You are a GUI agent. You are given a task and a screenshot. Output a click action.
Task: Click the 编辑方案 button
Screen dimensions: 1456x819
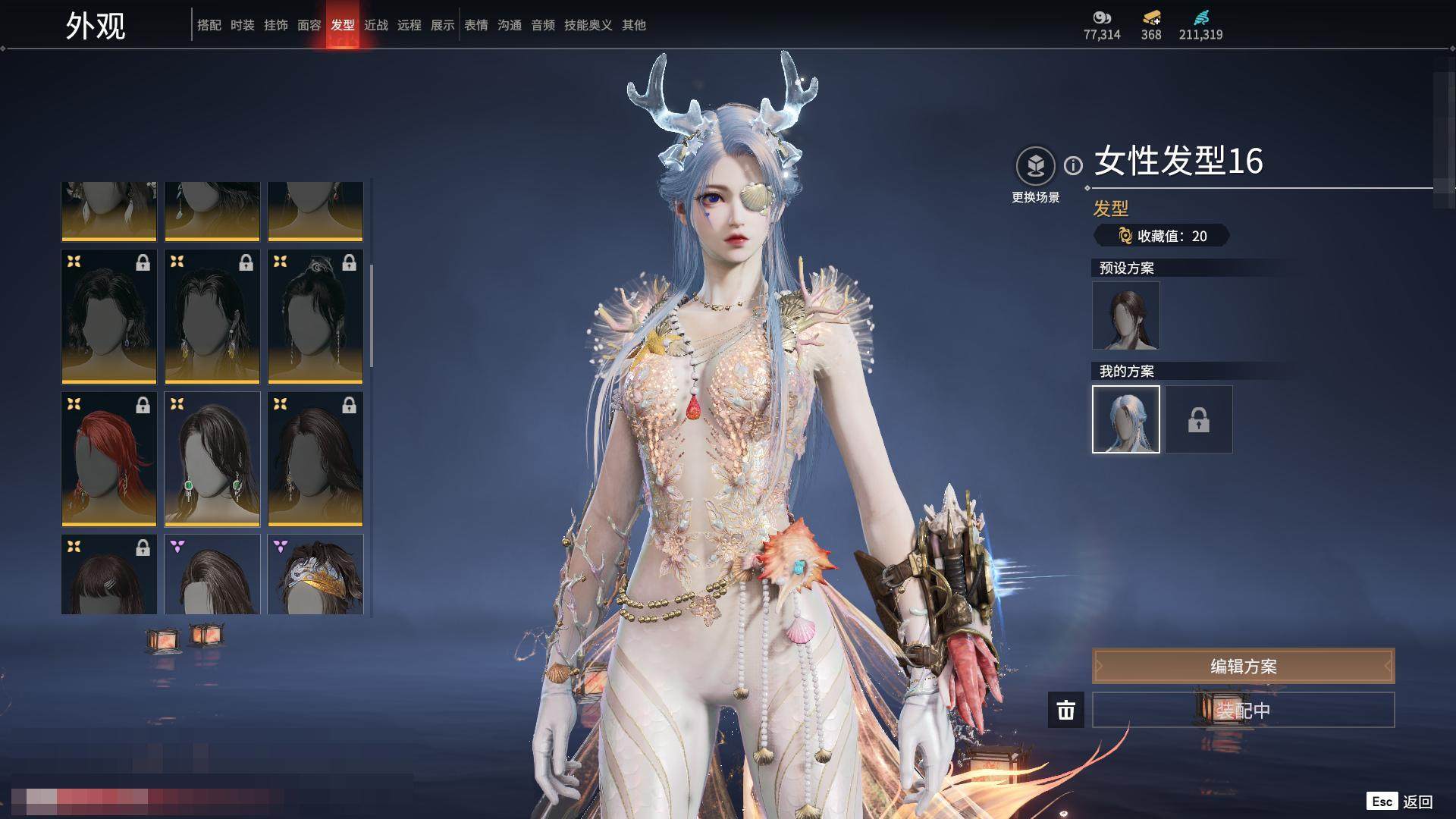[1243, 666]
